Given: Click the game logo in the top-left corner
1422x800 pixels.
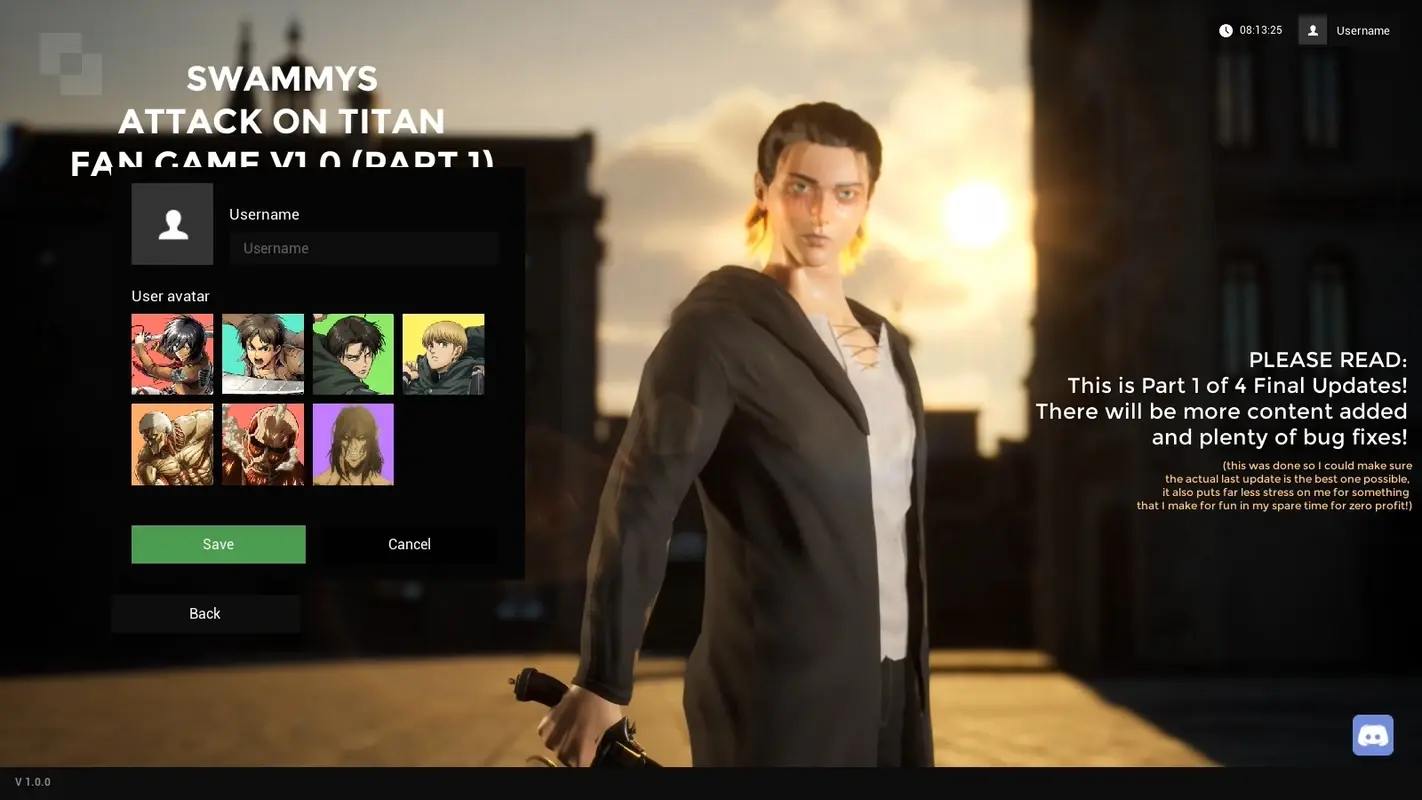Looking at the screenshot, I should 69,64.
